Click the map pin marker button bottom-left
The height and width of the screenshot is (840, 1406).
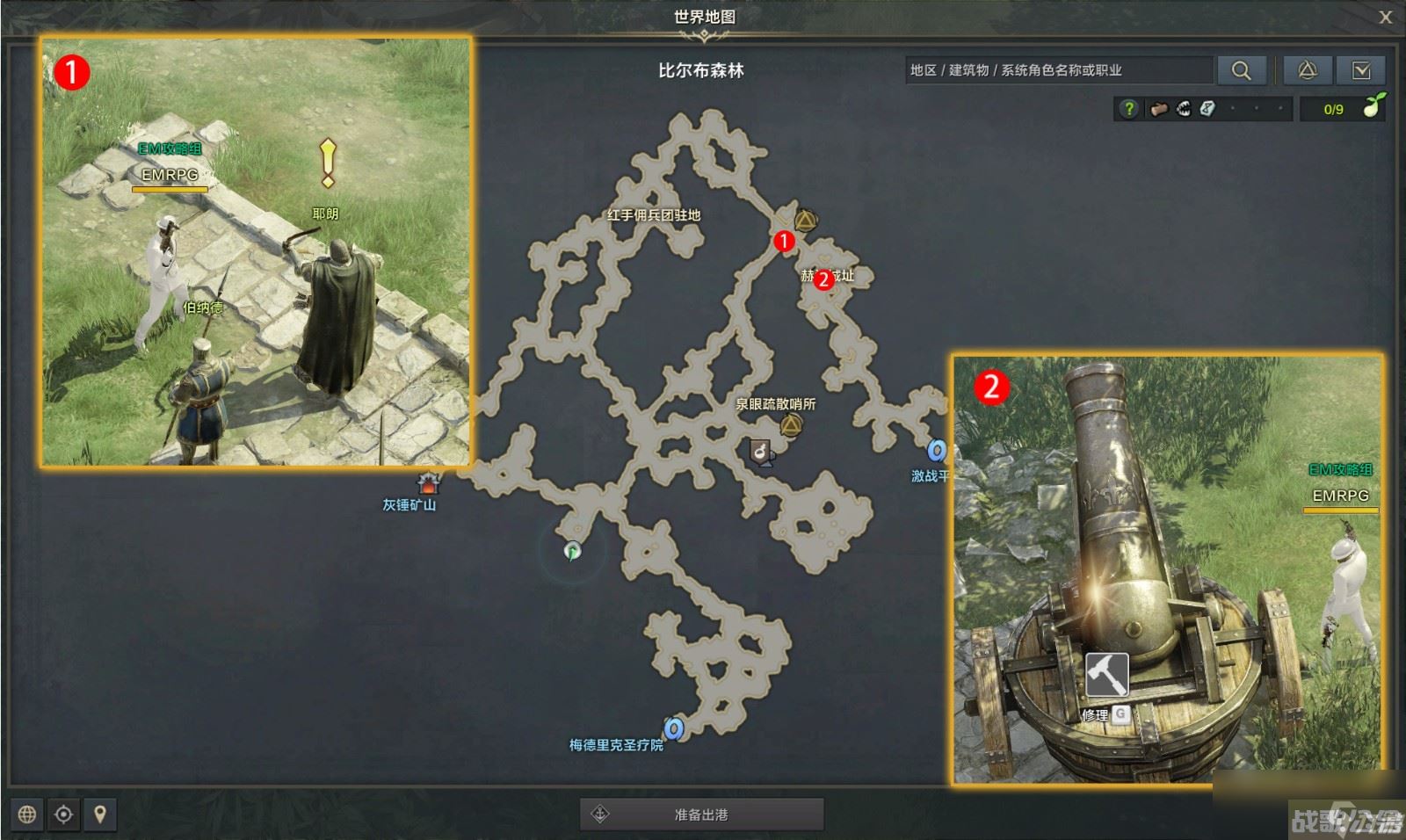tap(99, 815)
